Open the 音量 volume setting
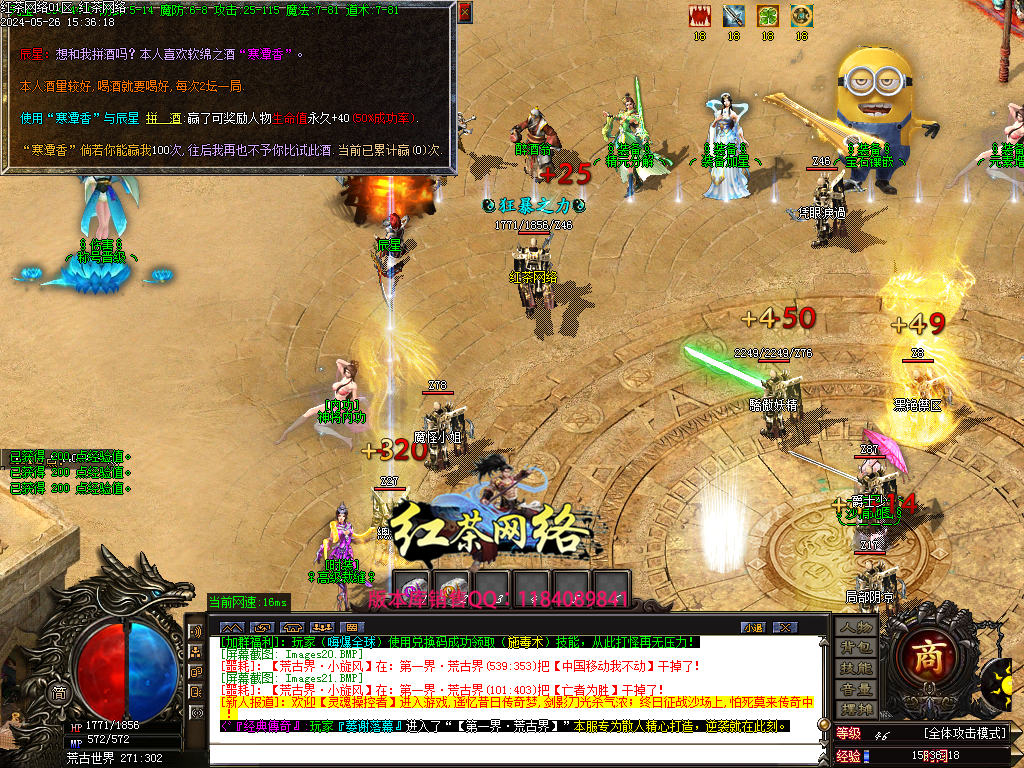 856,689
